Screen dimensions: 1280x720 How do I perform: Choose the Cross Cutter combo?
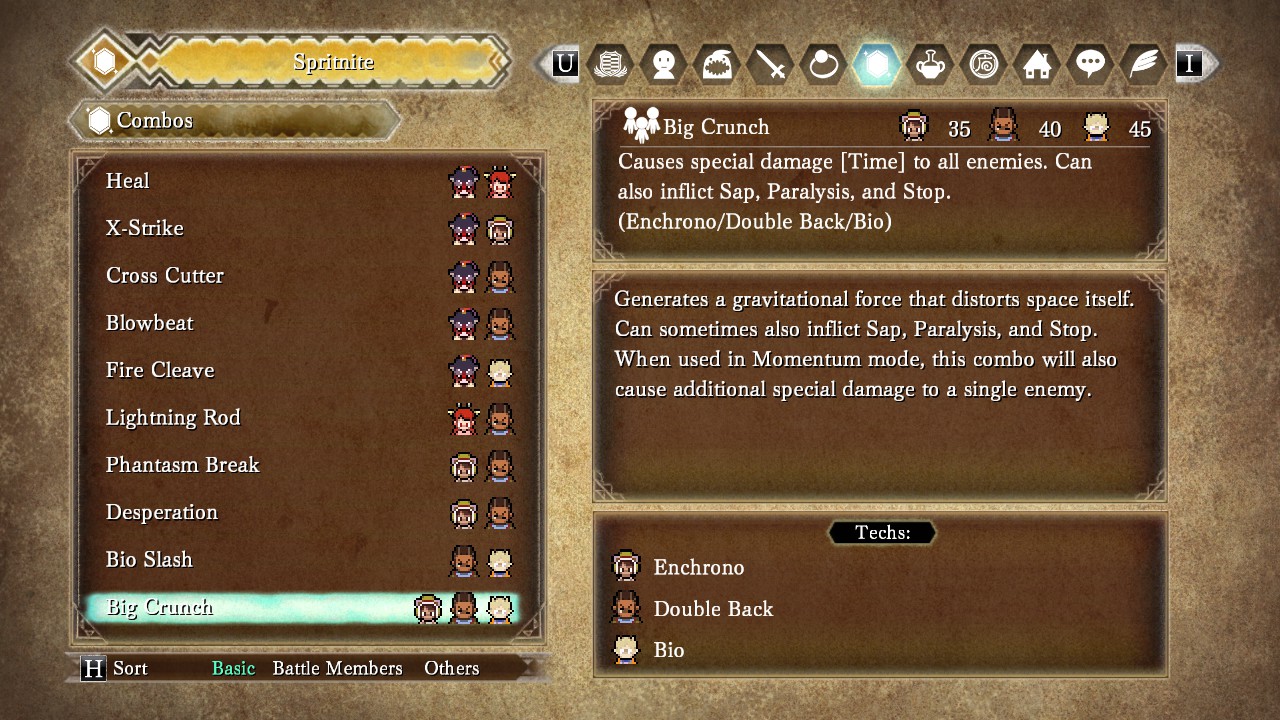tap(165, 276)
